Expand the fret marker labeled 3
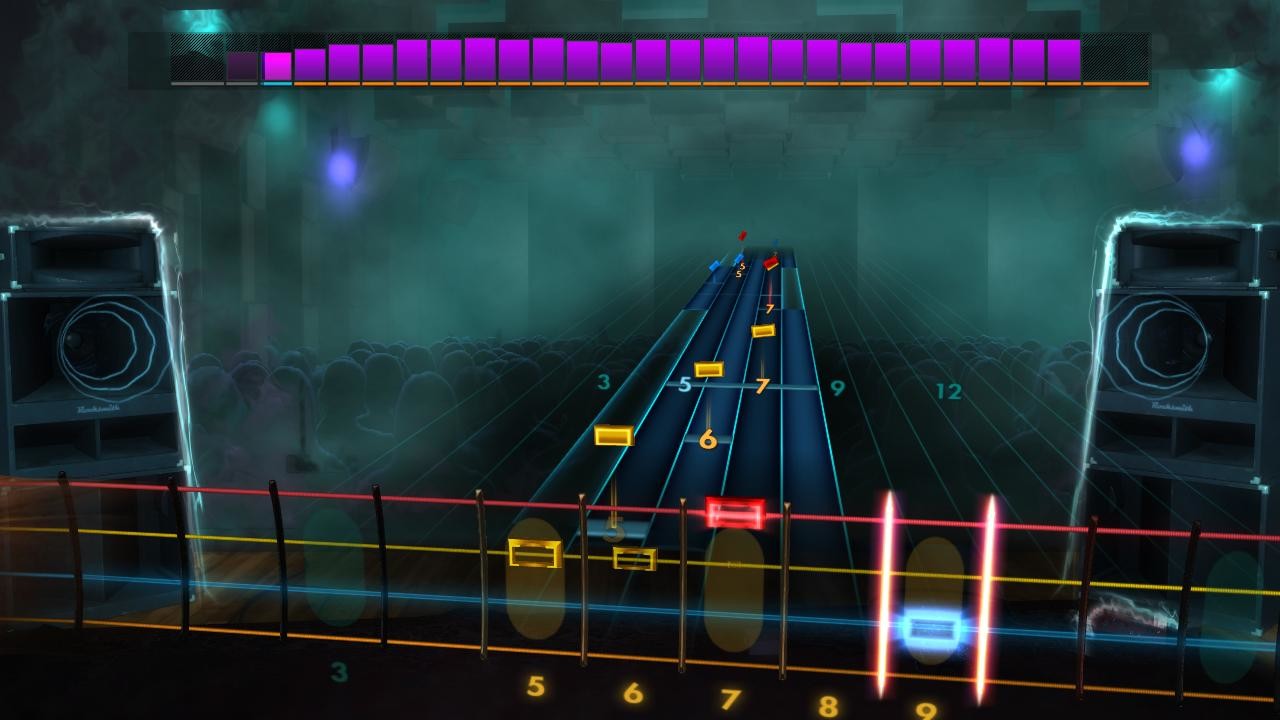The width and height of the screenshot is (1280, 720). (x=602, y=381)
